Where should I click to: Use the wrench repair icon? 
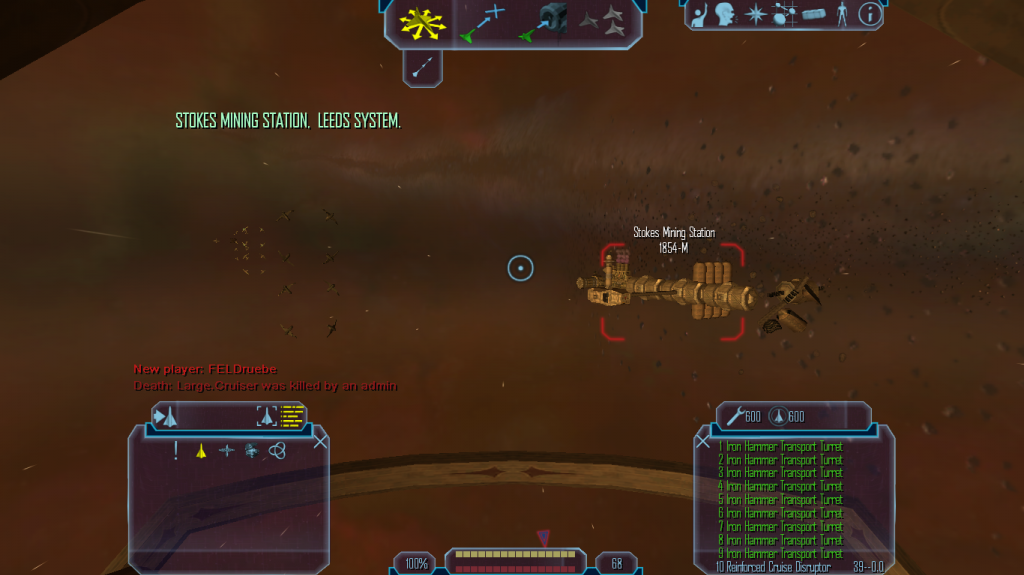736,416
